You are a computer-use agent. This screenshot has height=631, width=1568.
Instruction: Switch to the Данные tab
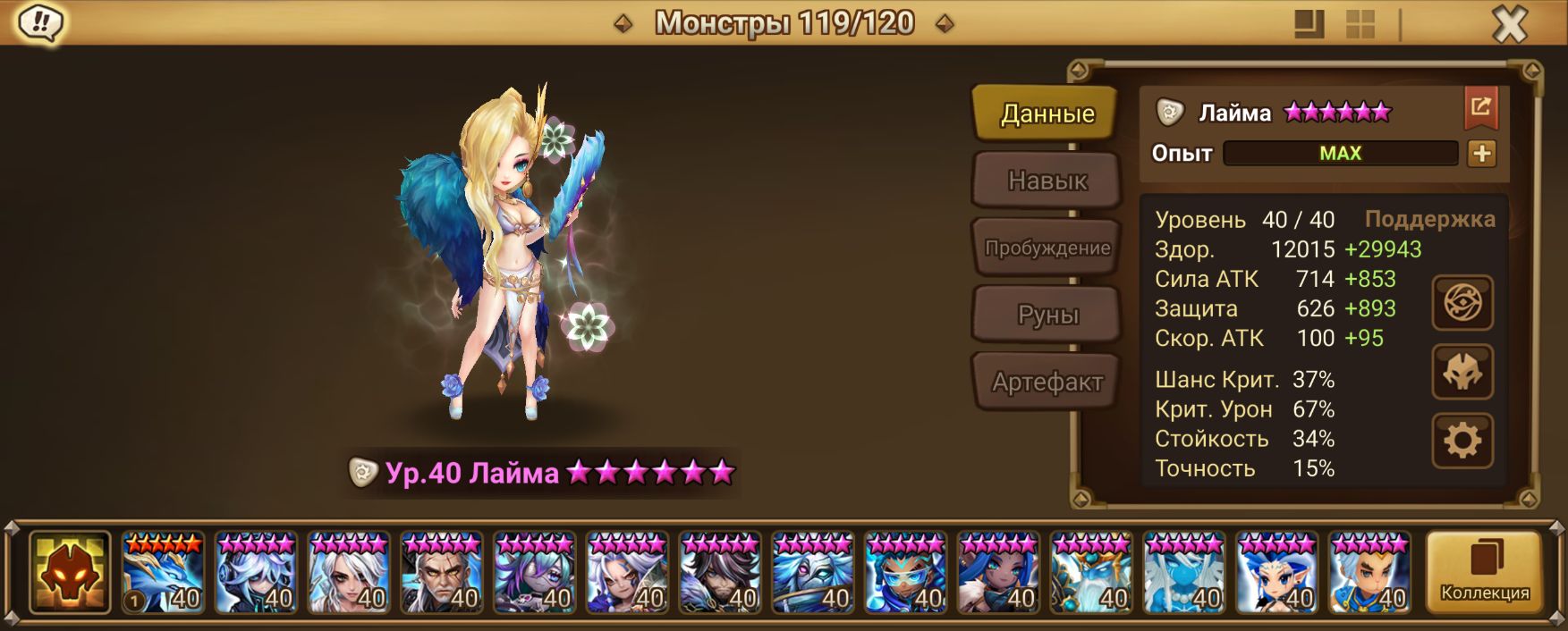click(1047, 114)
